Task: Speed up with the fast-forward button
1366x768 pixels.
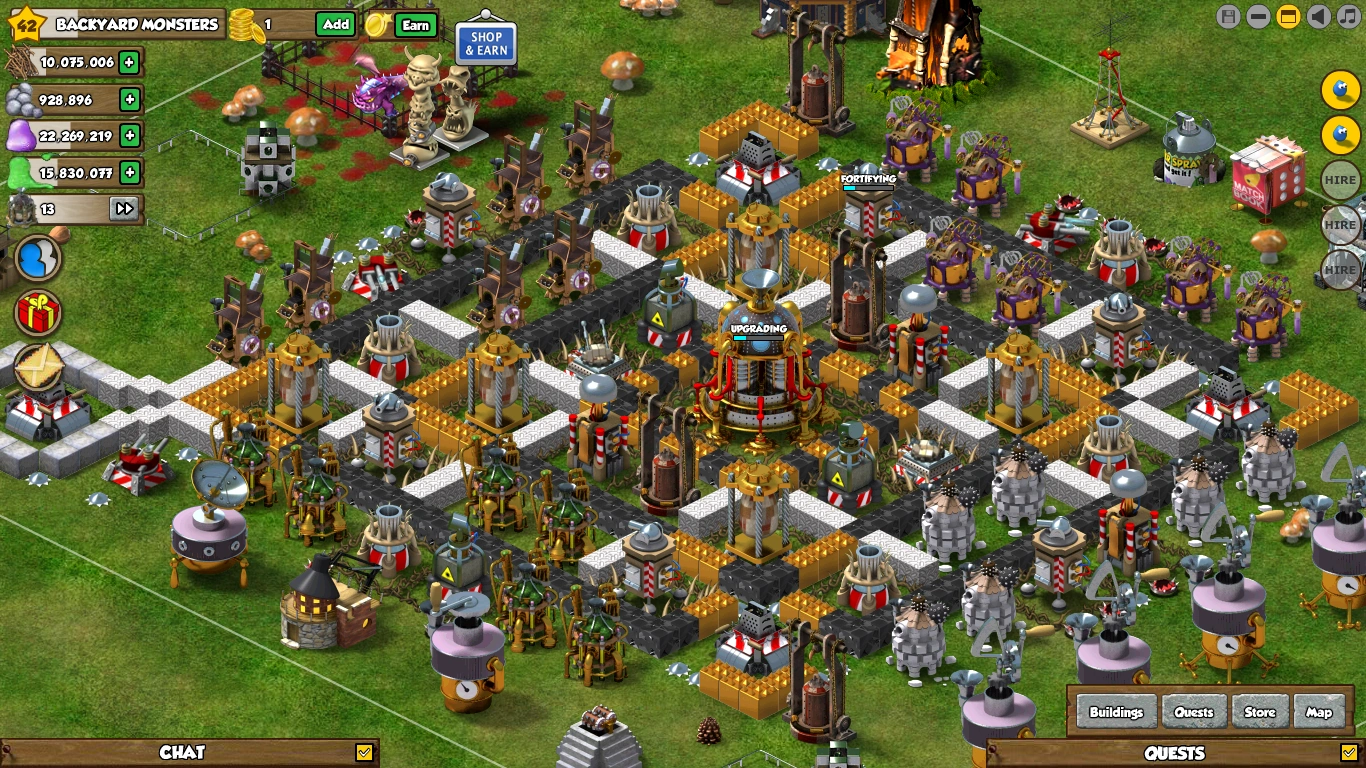Action: (124, 209)
